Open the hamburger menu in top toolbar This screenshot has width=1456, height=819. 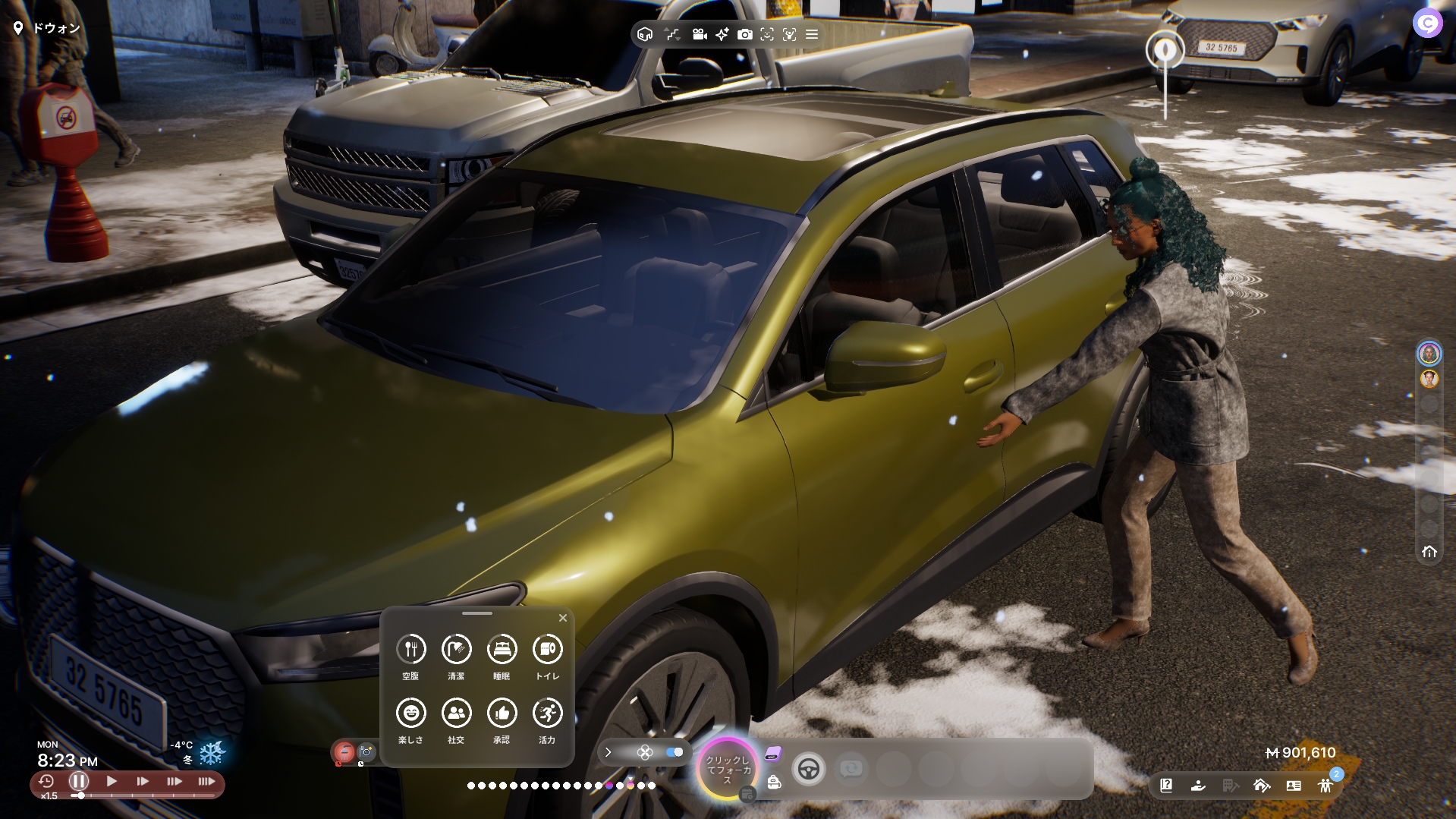coord(812,34)
